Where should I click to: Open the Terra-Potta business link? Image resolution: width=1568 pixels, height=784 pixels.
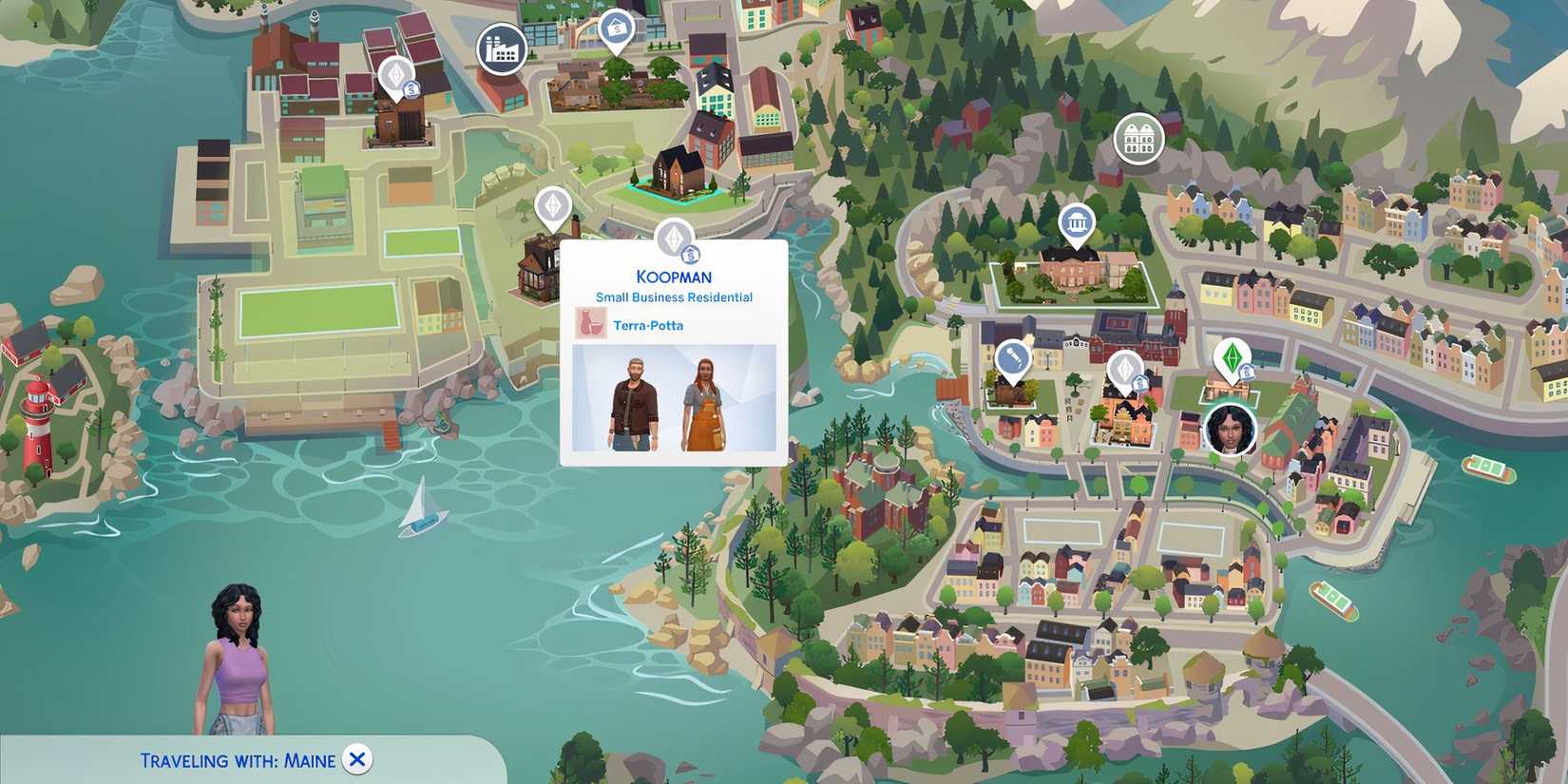coord(647,325)
